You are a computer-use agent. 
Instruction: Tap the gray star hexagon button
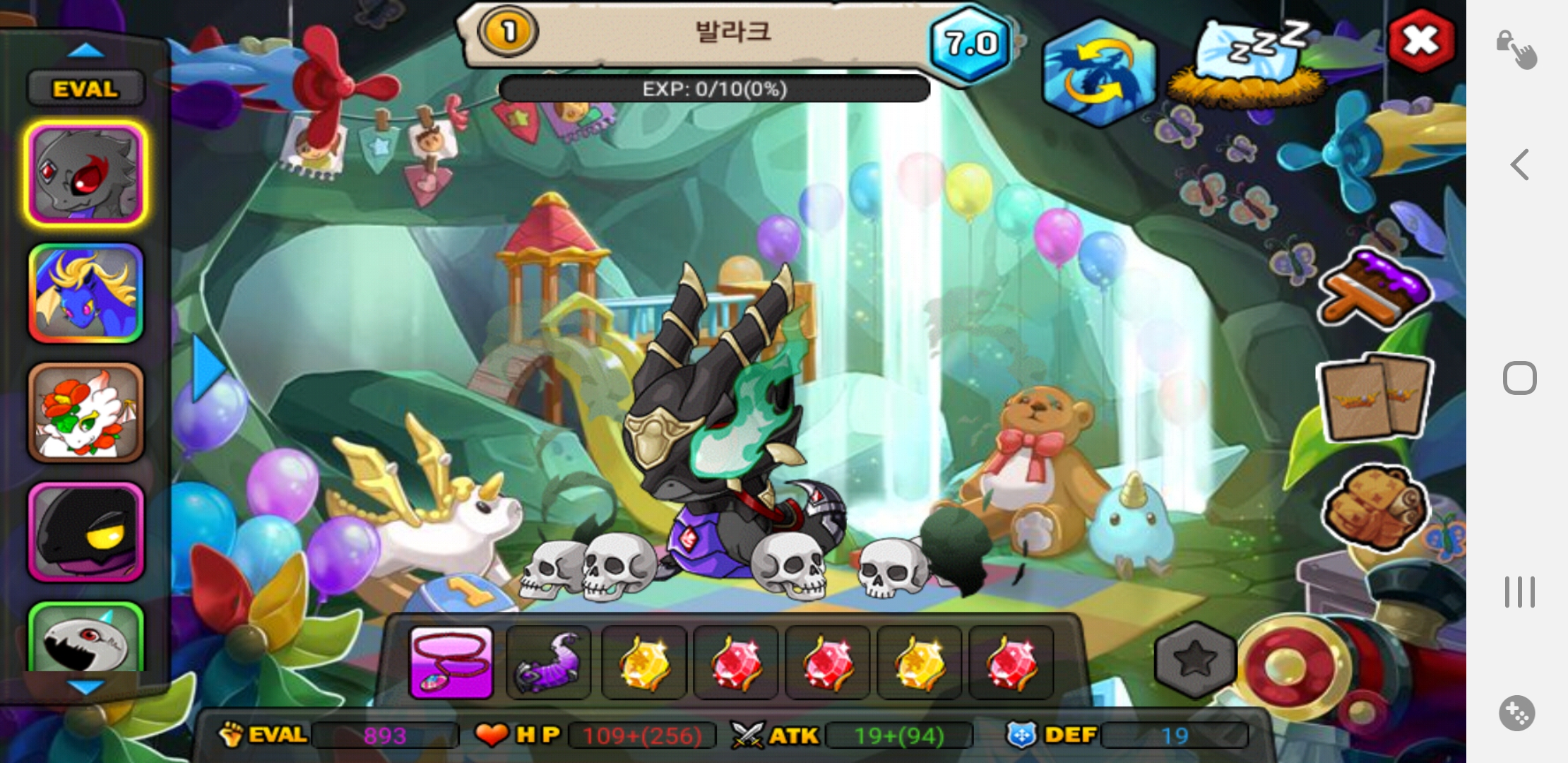[1195, 660]
